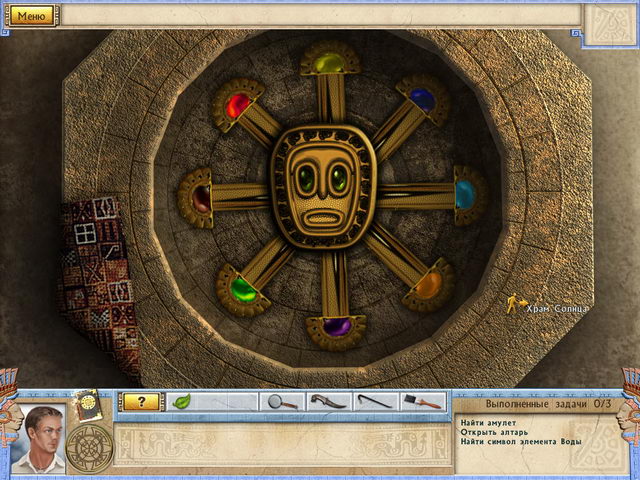The width and height of the screenshot is (640, 480).
Task: Click the purple gem on the wheel
Action: pos(339,325)
